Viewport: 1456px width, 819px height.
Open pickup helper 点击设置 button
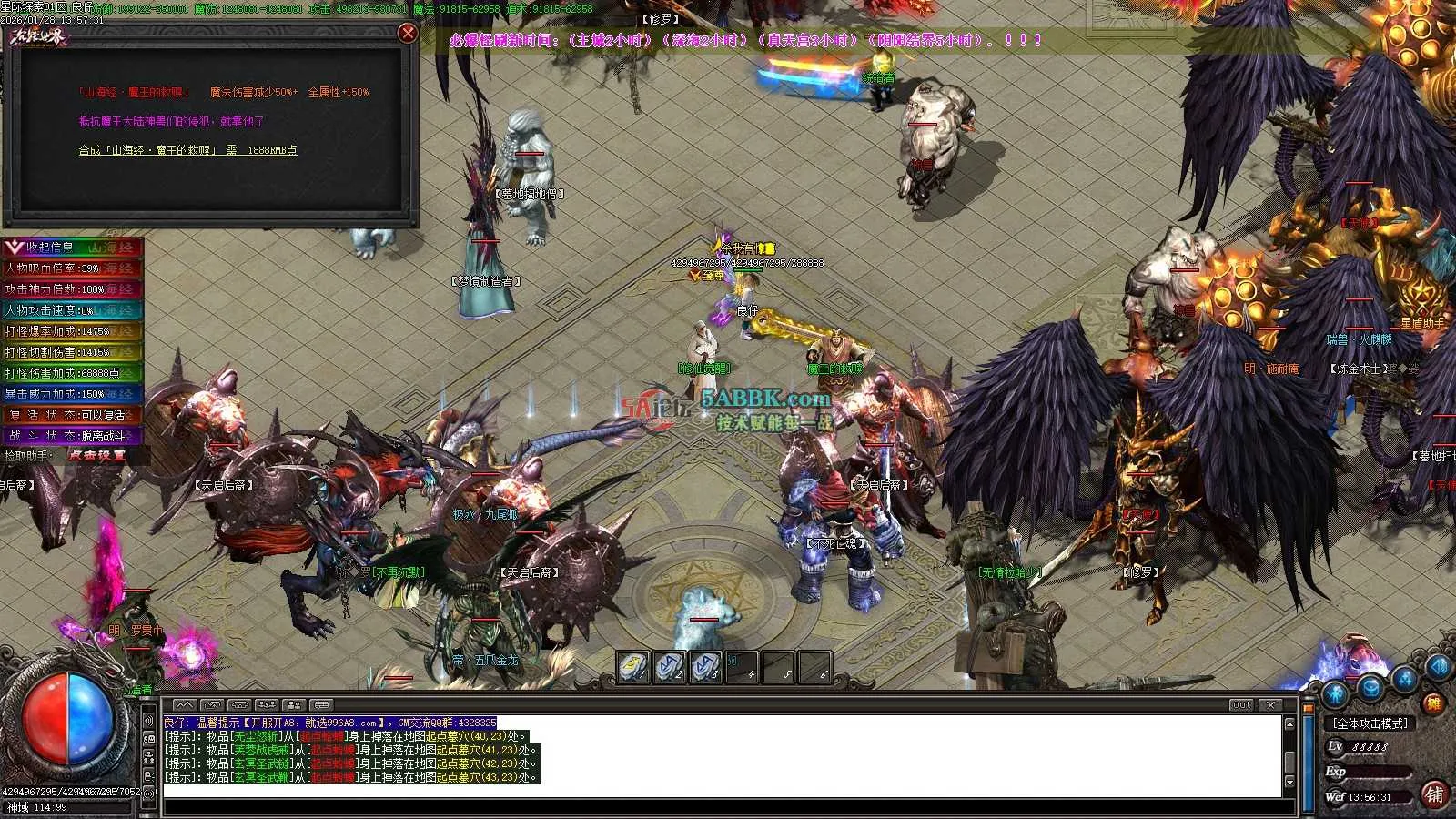[x=96, y=455]
